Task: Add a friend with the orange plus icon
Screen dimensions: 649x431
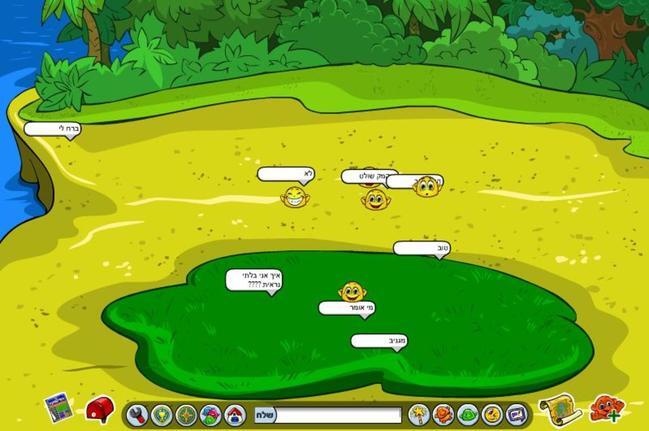Action: (604, 408)
